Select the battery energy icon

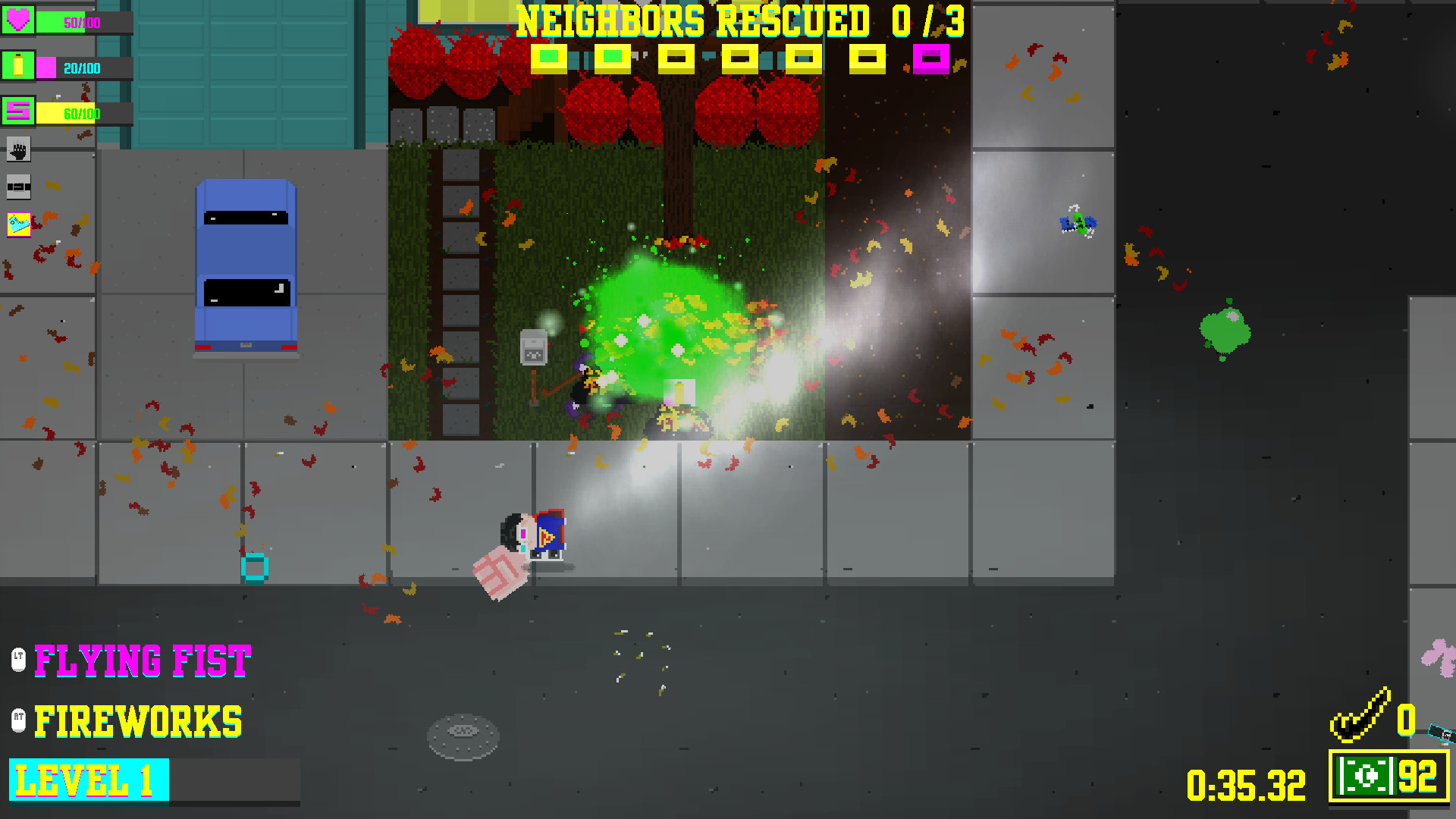tap(17, 67)
